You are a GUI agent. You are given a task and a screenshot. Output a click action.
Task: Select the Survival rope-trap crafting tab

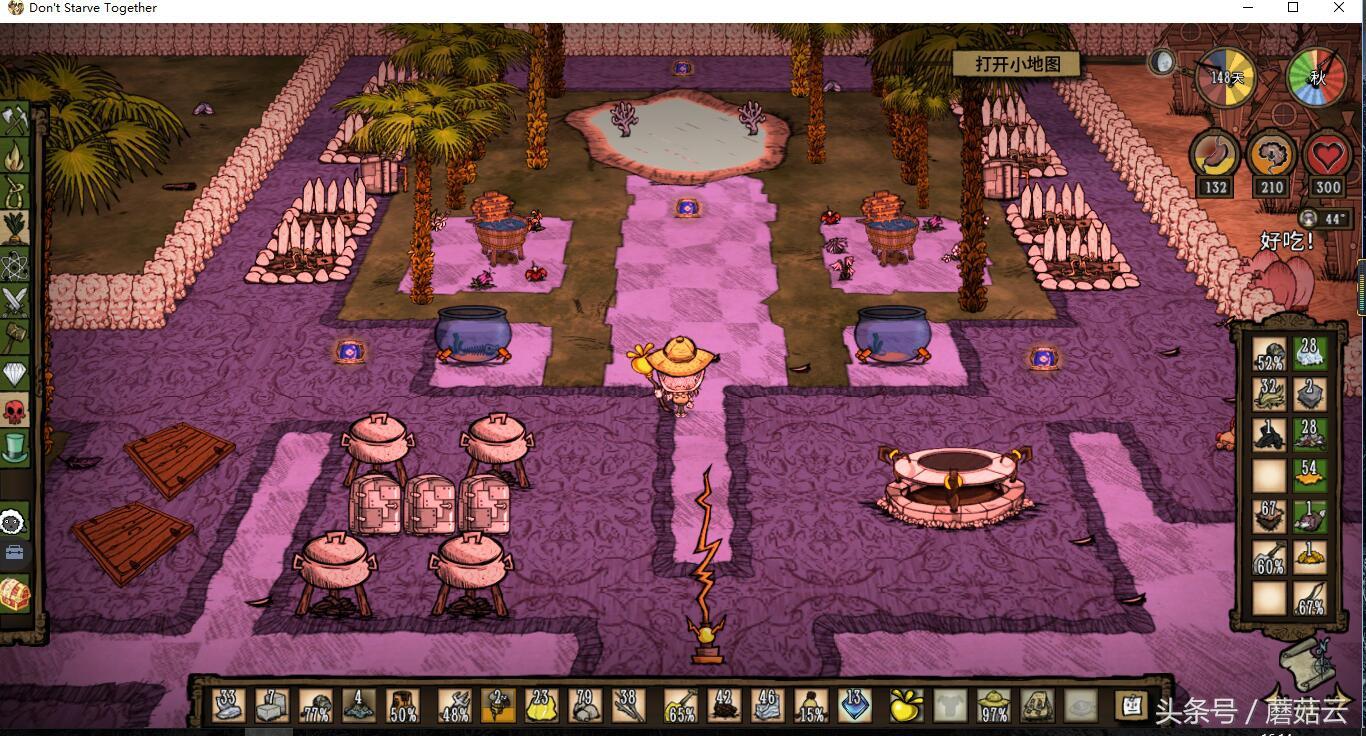click(14, 192)
